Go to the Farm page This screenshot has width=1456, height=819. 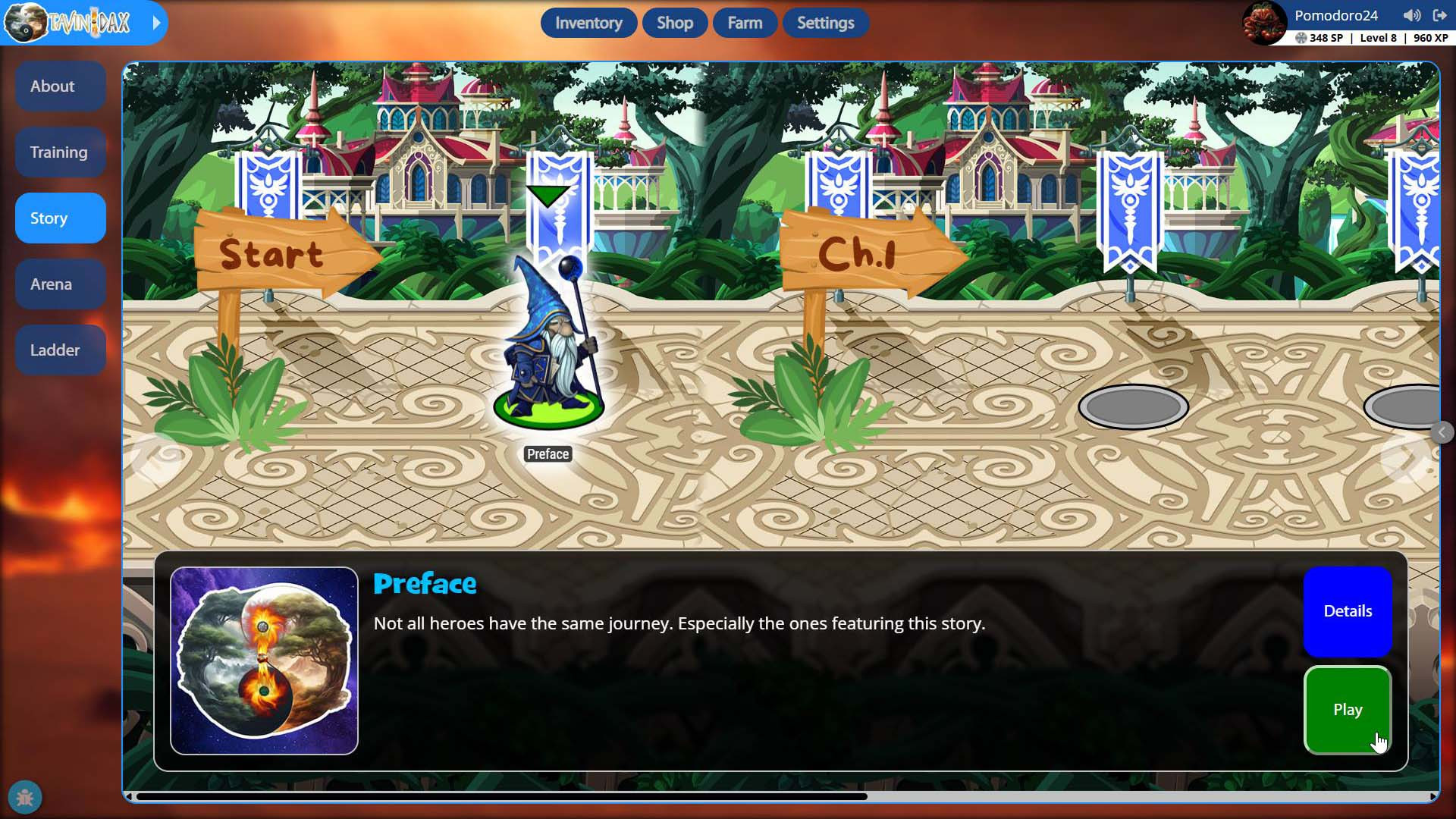[745, 23]
